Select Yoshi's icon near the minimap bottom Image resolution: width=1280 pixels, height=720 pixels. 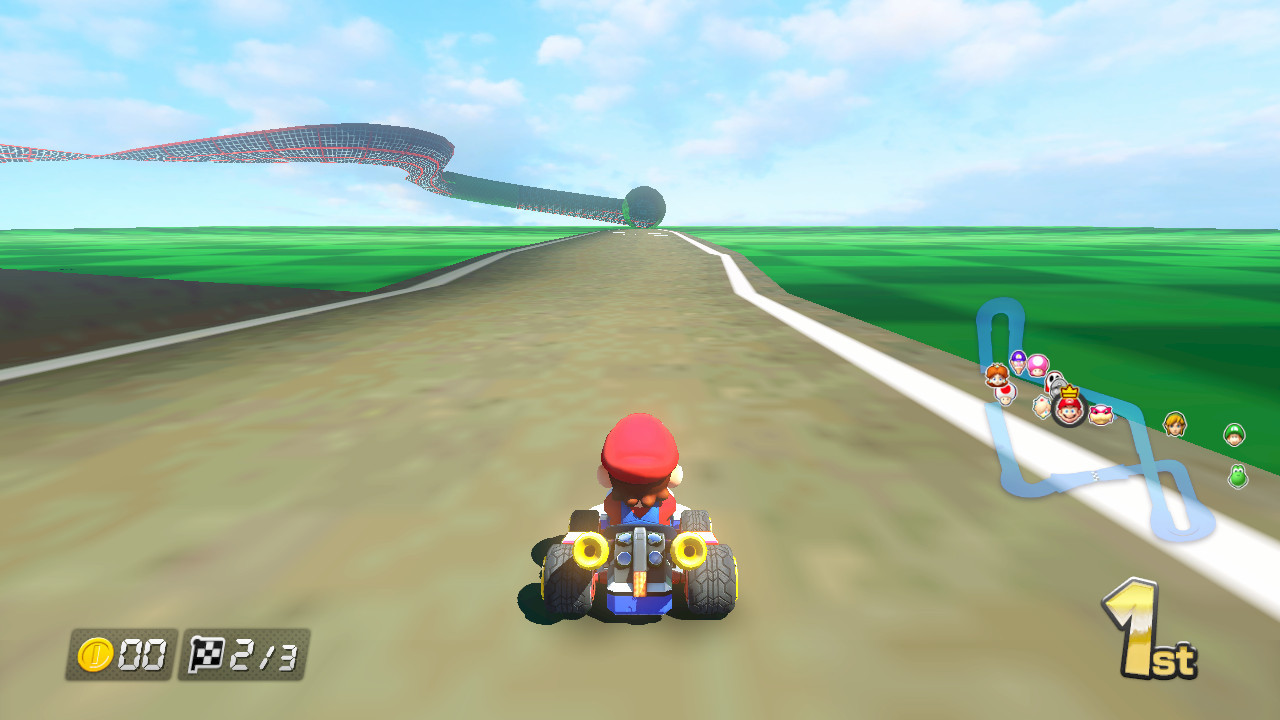[x=1237, y=477]
